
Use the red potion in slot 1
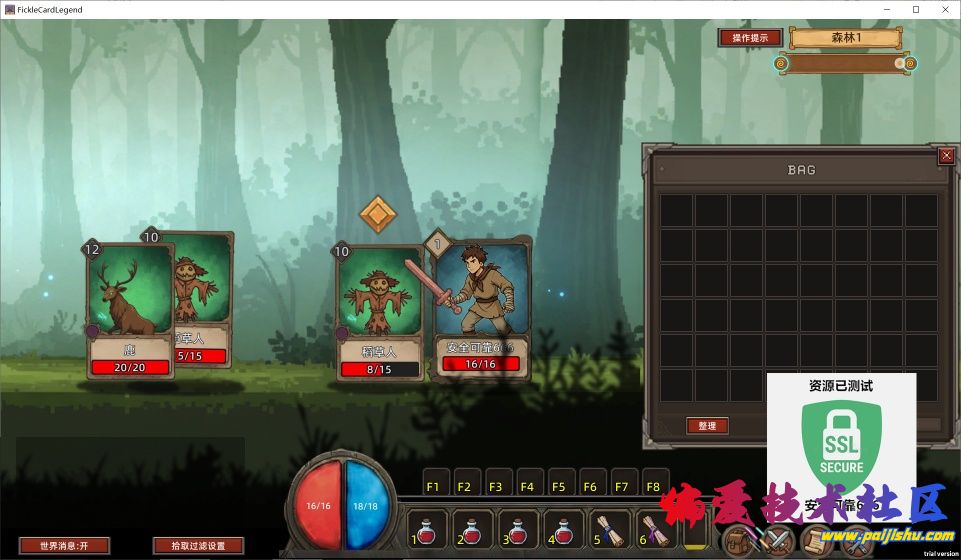pos(427,529)
